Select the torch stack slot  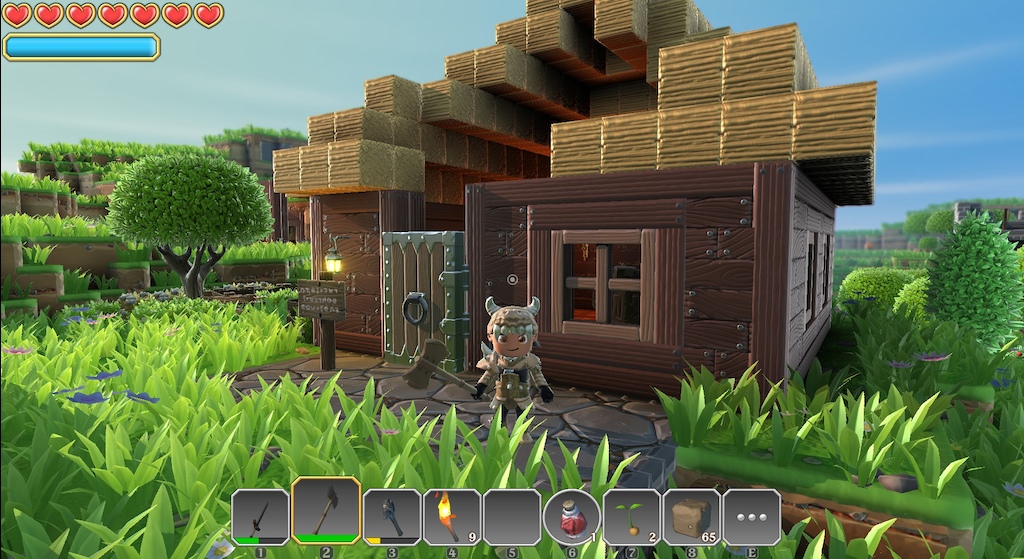click(x=451, y=516)
